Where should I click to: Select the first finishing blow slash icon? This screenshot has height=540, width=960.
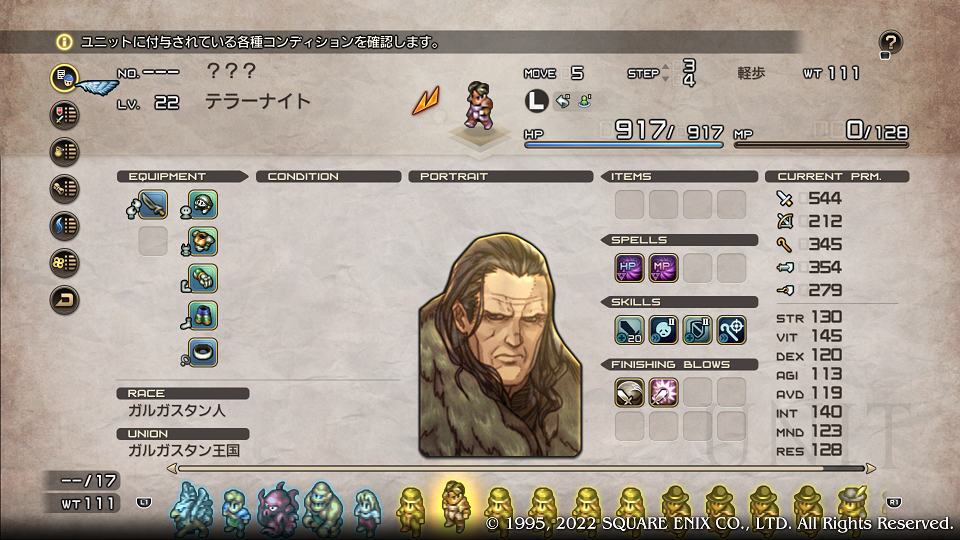(630, 392)
